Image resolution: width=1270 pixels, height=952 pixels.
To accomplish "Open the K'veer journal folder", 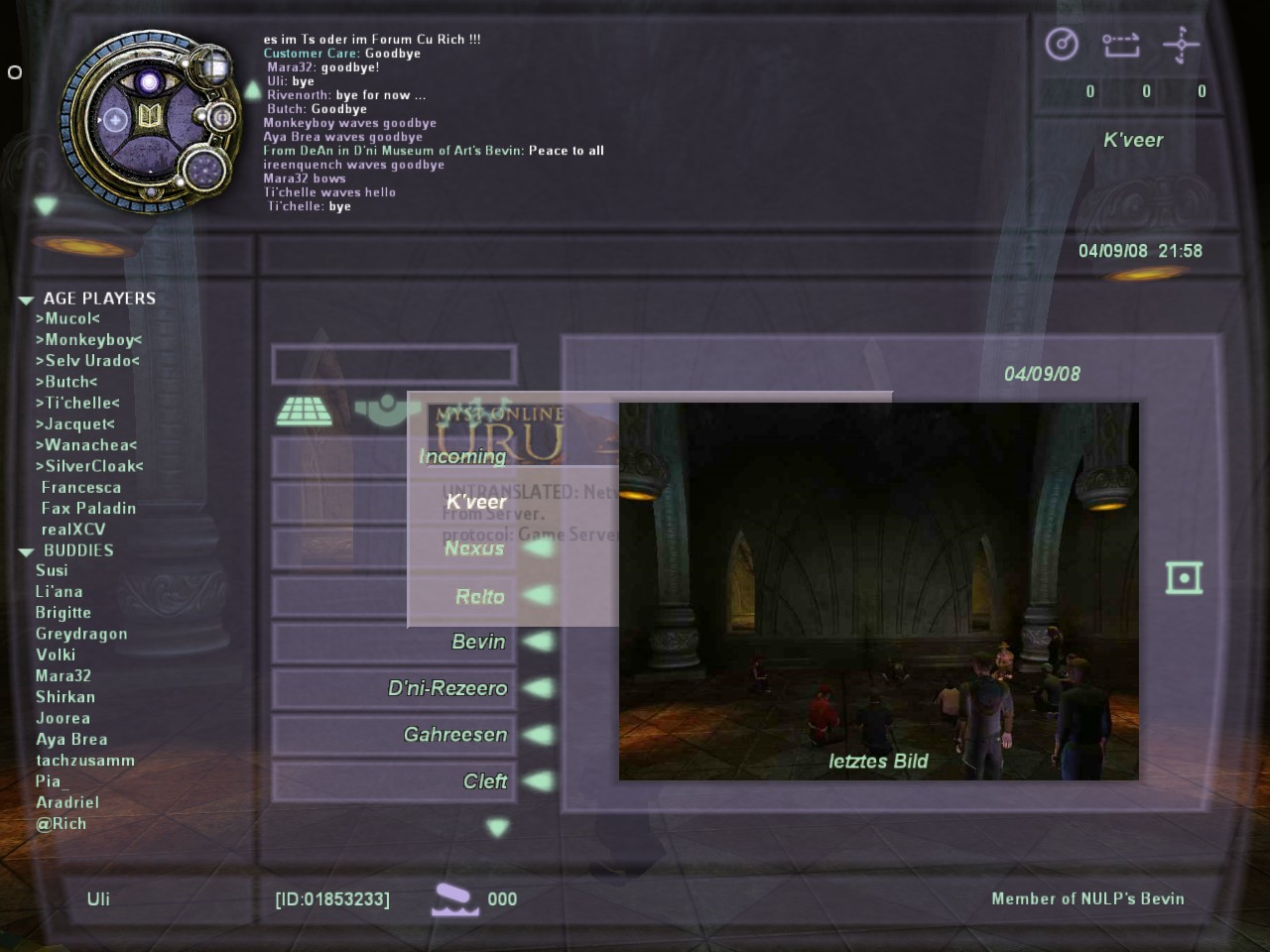I will click(x=476, y=502).
